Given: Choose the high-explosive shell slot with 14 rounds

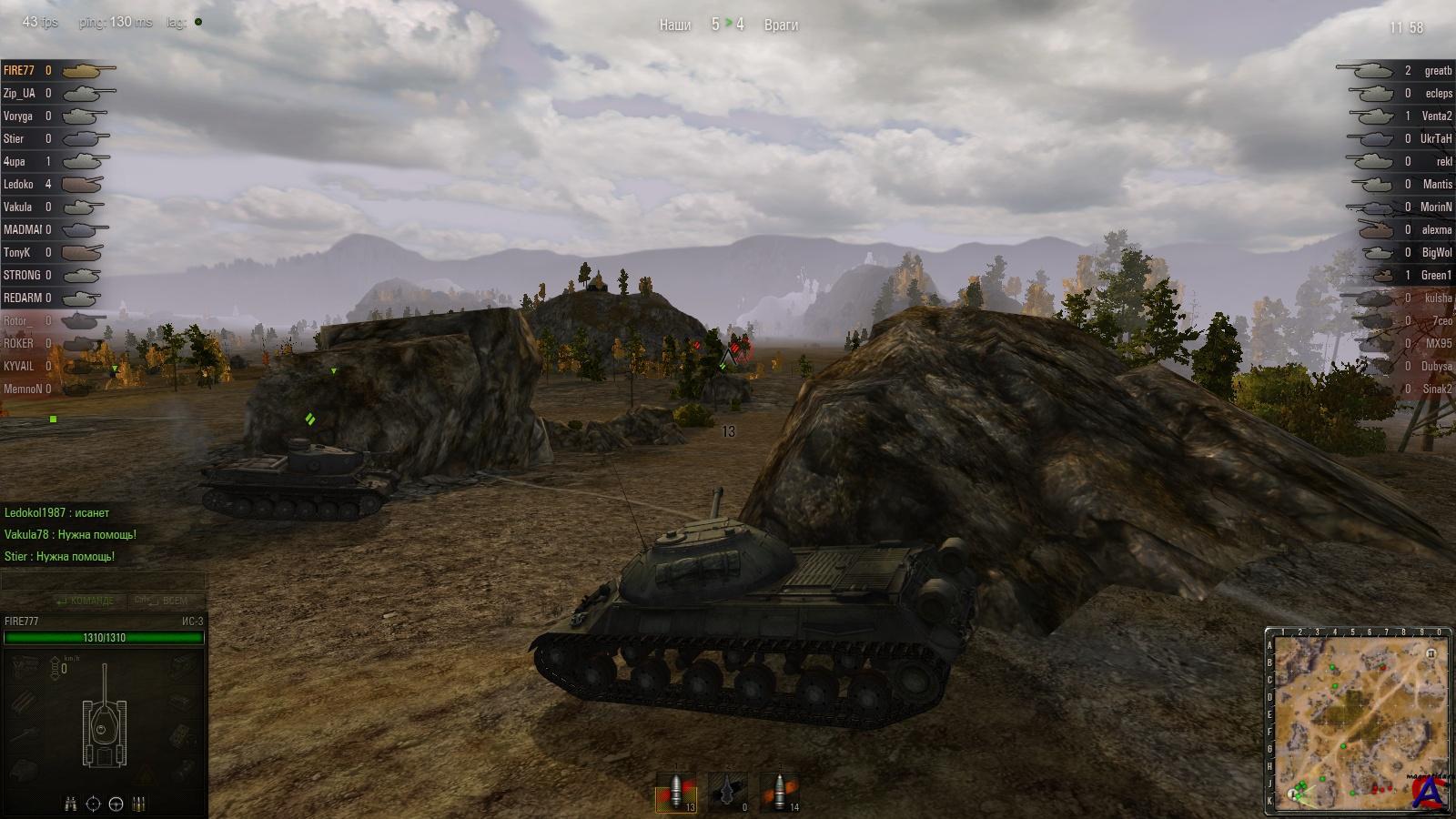Looking at the screenshot, I should pyautogui.click(x=780, y=792).
